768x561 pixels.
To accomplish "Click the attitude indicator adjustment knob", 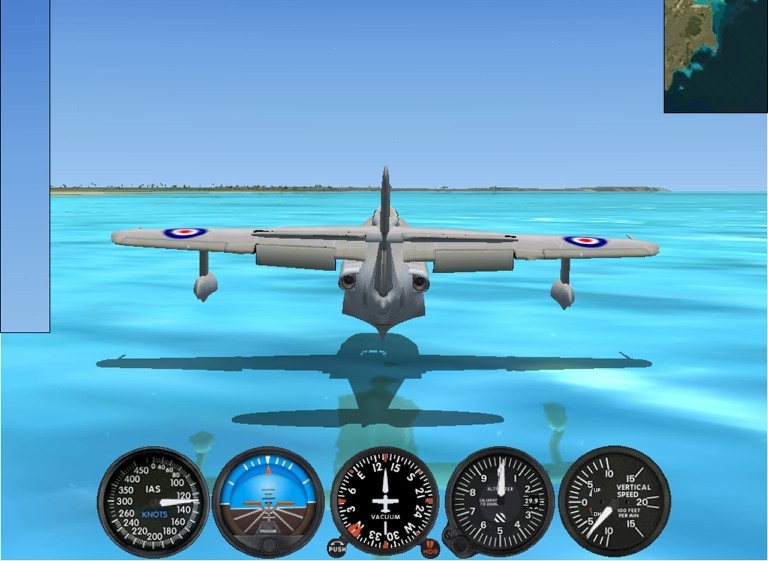I will tap(268, 546).
